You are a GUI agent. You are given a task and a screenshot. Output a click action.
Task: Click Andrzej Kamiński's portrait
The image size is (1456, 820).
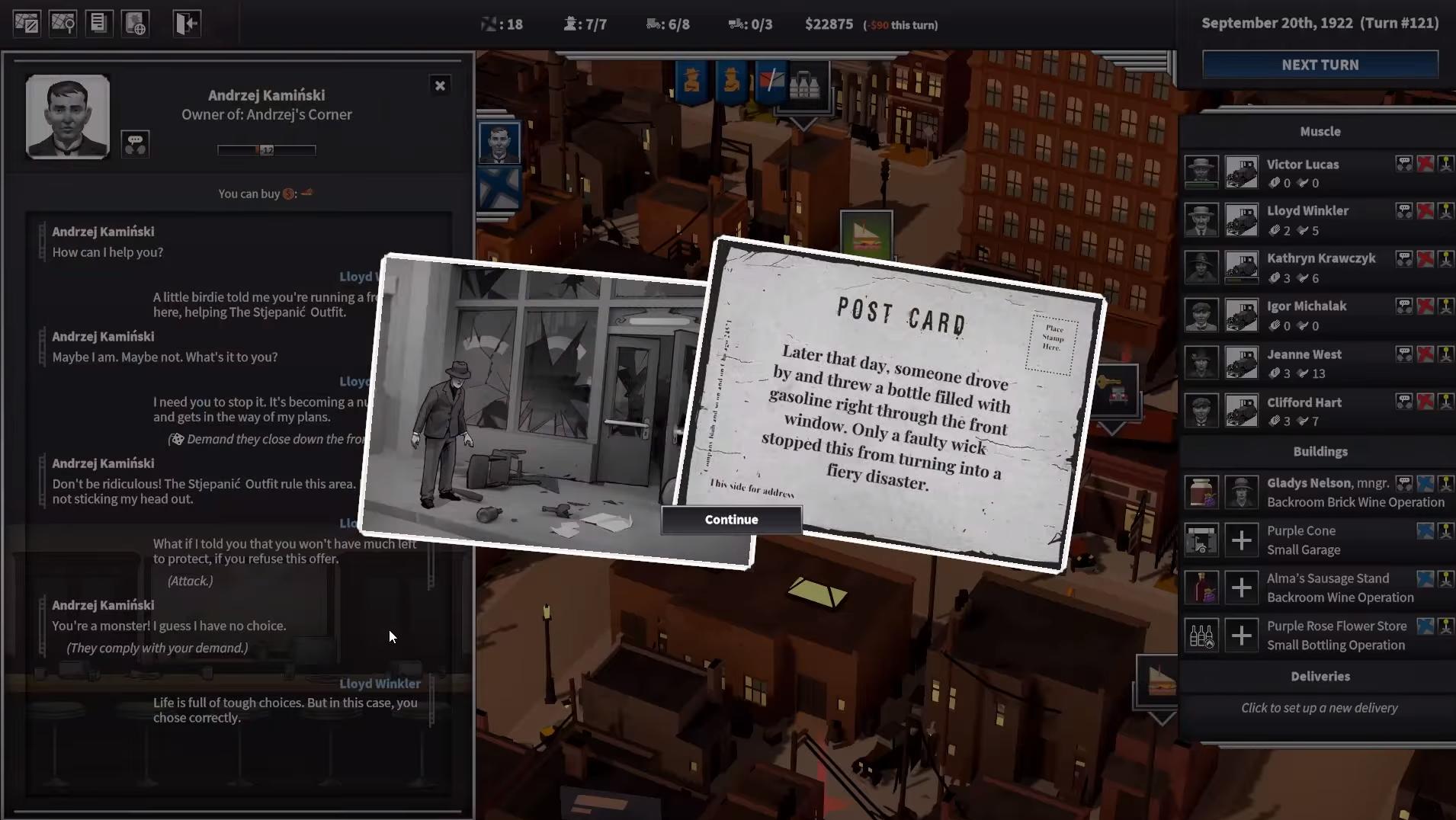tap(68, 117)
